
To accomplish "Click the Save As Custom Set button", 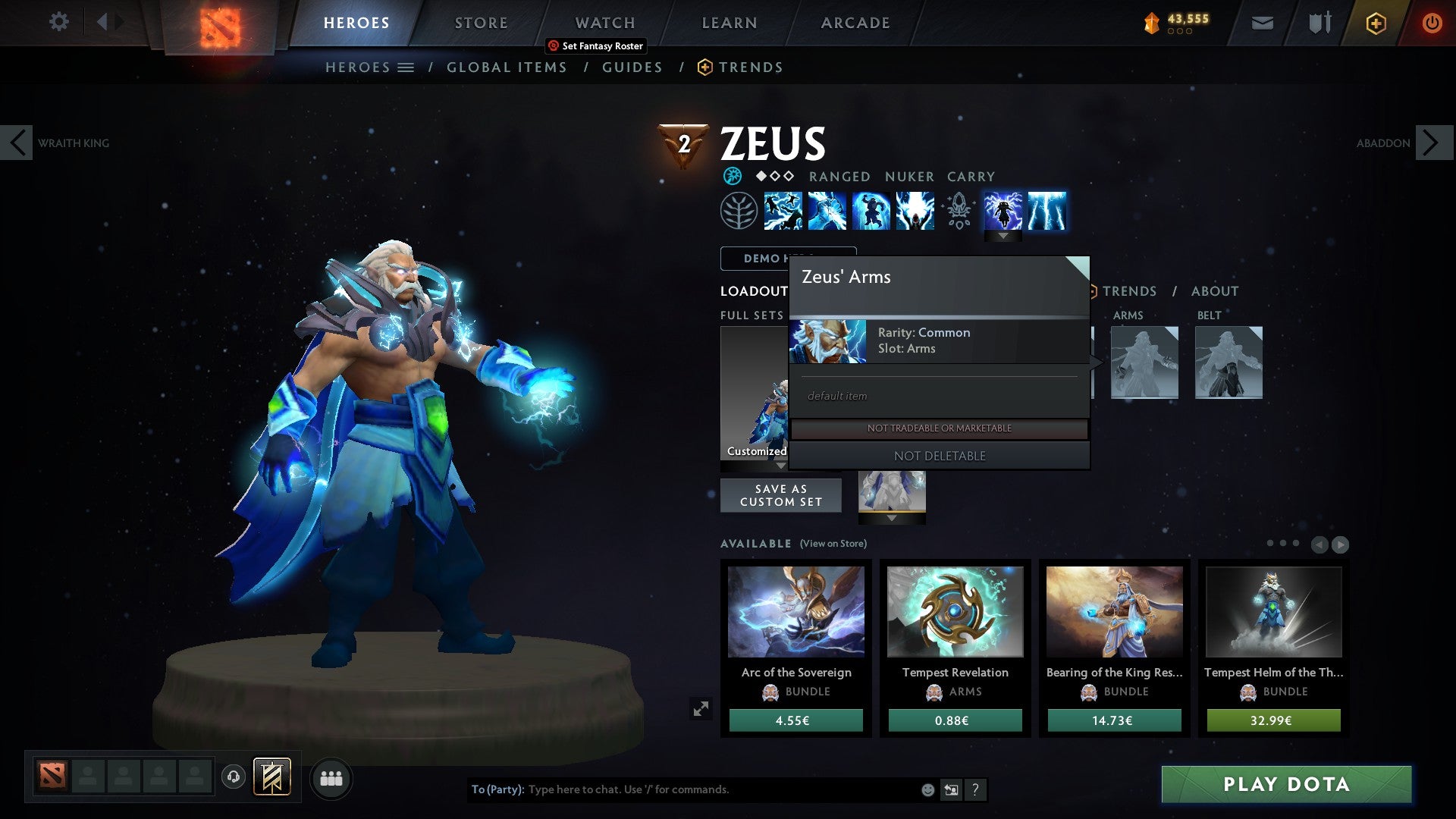I will click(x=780, y=495).
